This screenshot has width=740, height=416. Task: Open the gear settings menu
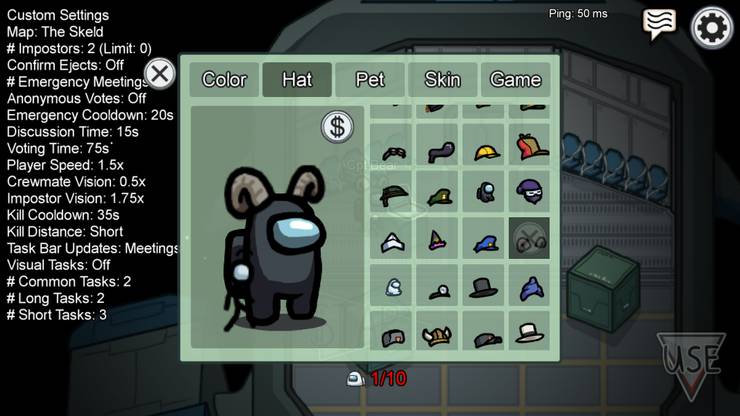tap(712, 27)
